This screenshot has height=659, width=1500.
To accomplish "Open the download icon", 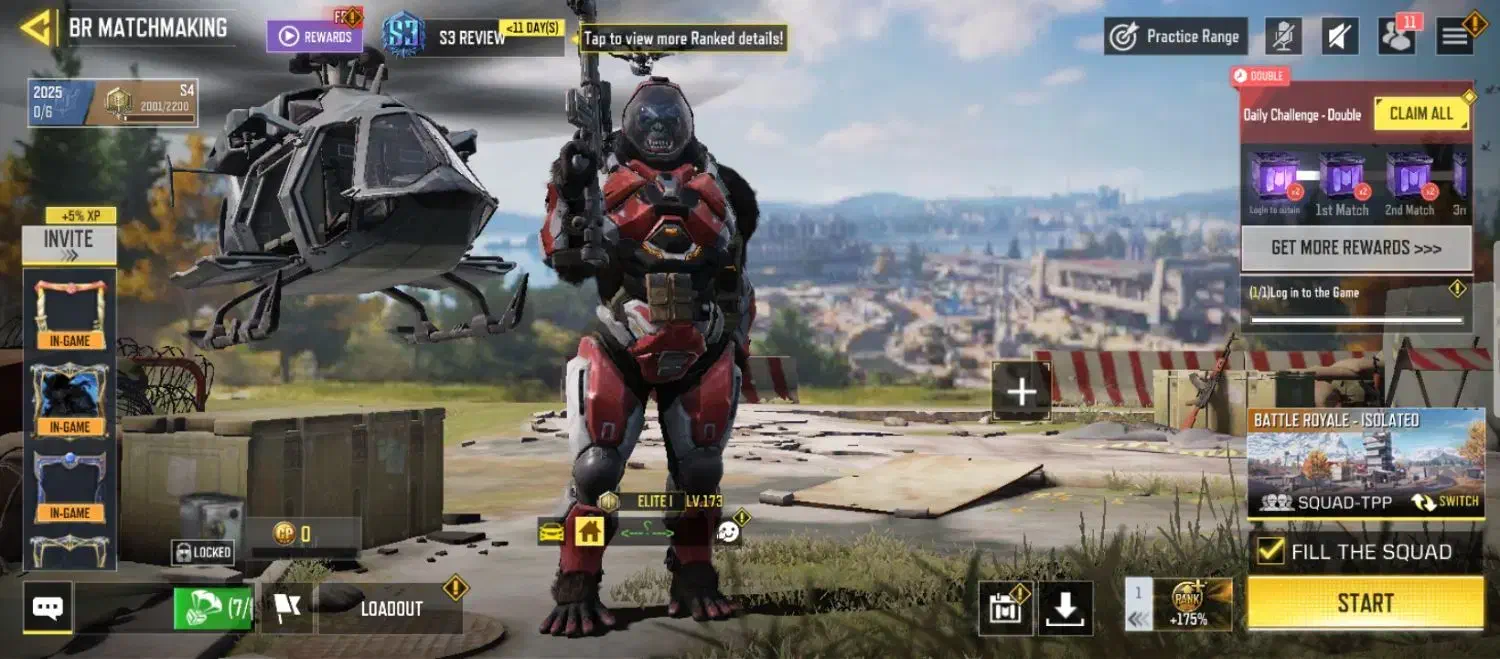I will tap(1065, 608).
